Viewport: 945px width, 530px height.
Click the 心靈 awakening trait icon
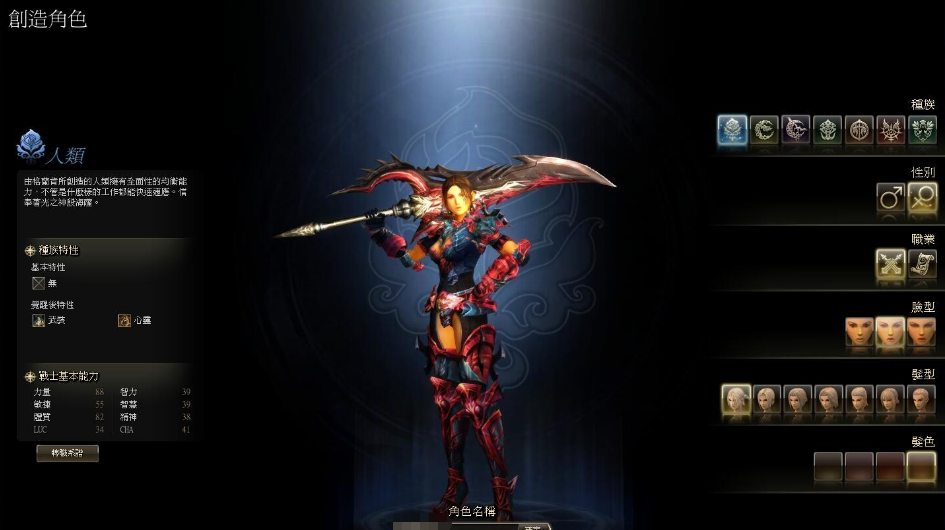pos(124,321)
